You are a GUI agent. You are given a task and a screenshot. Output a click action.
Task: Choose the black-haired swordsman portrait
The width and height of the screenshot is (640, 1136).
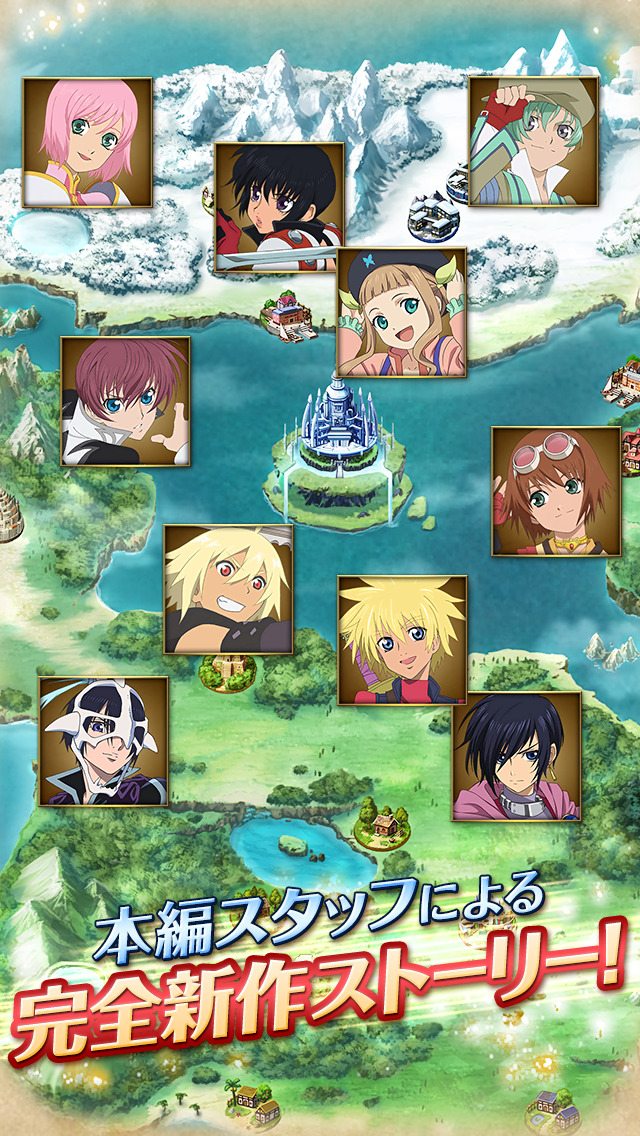point(279,208)
